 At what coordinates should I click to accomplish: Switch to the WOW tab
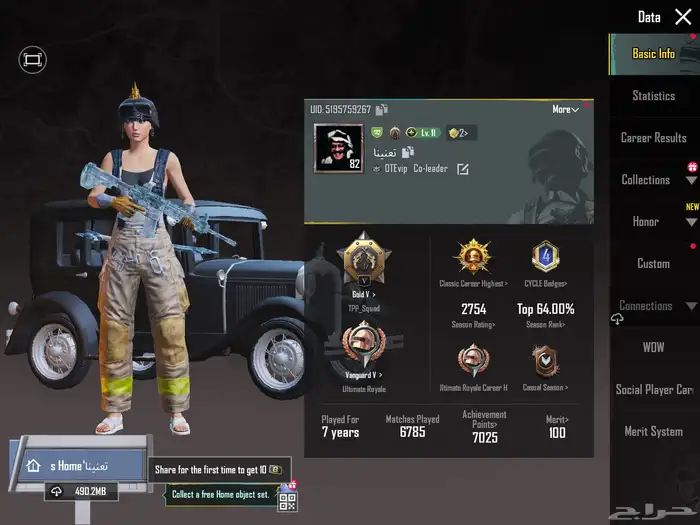pos(653,348)
